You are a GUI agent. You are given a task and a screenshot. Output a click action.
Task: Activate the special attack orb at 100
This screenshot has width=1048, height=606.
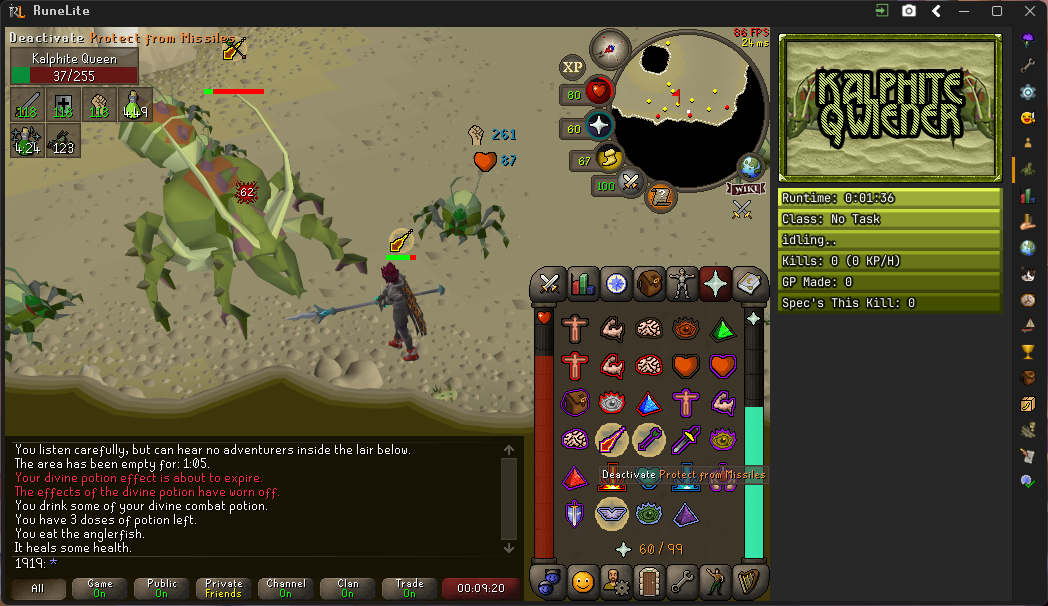630,183
